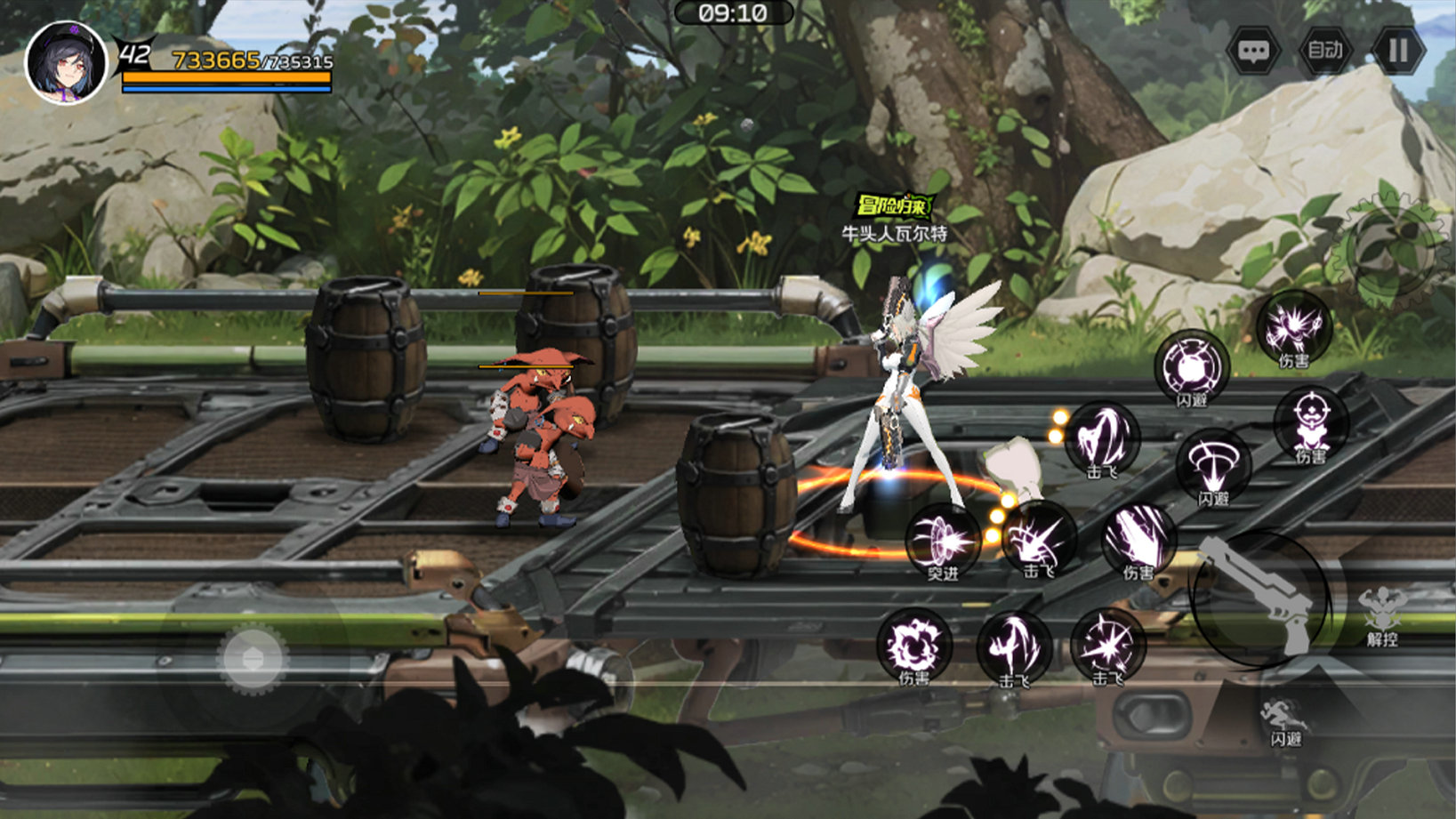Viewport: 1456px width, 819px height.
Task: Activate the downward-spike 闪避 skill
Action: [x=1213, y=465]
